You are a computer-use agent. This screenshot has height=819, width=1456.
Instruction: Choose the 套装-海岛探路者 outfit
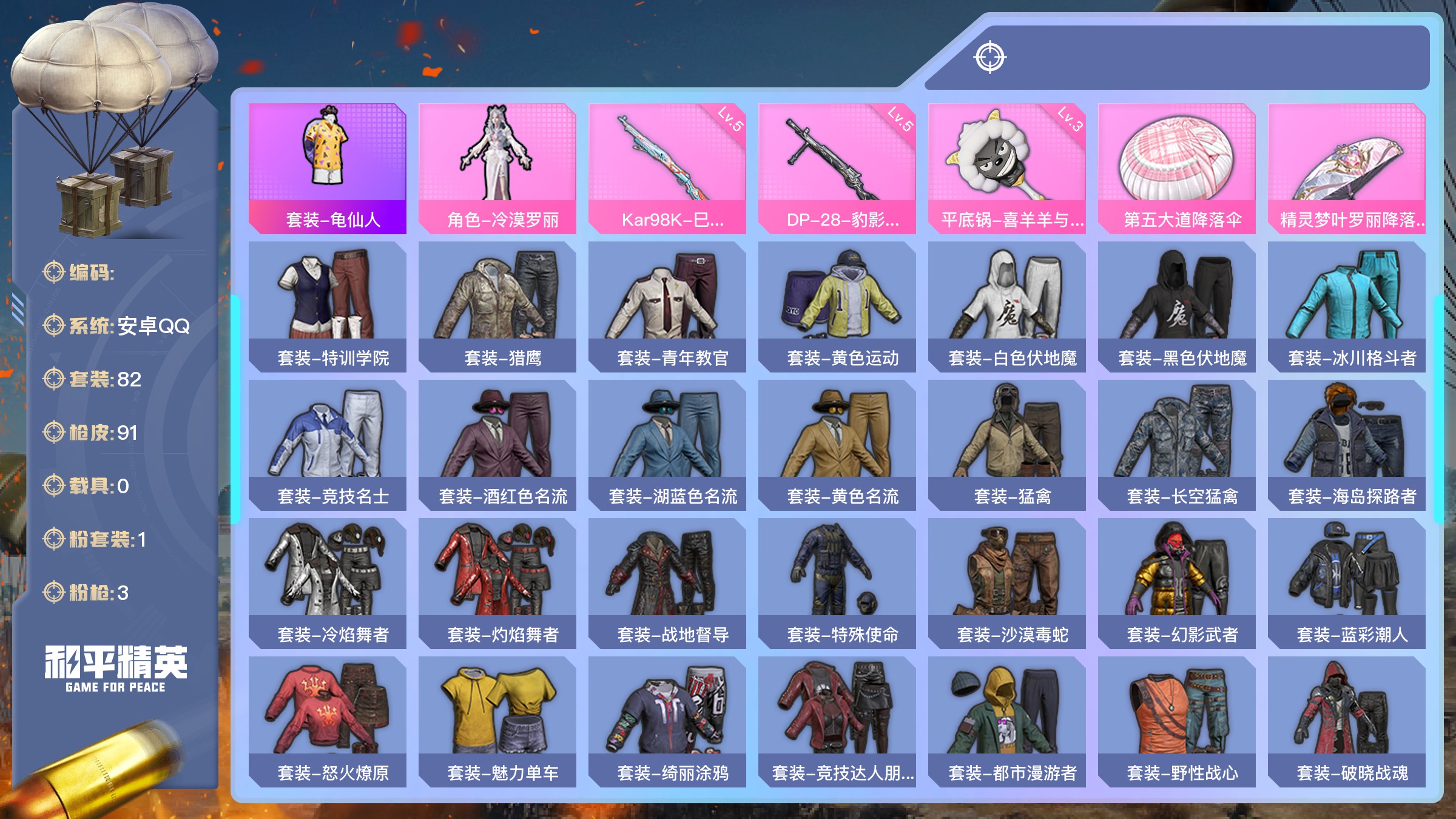[1347, 445]
